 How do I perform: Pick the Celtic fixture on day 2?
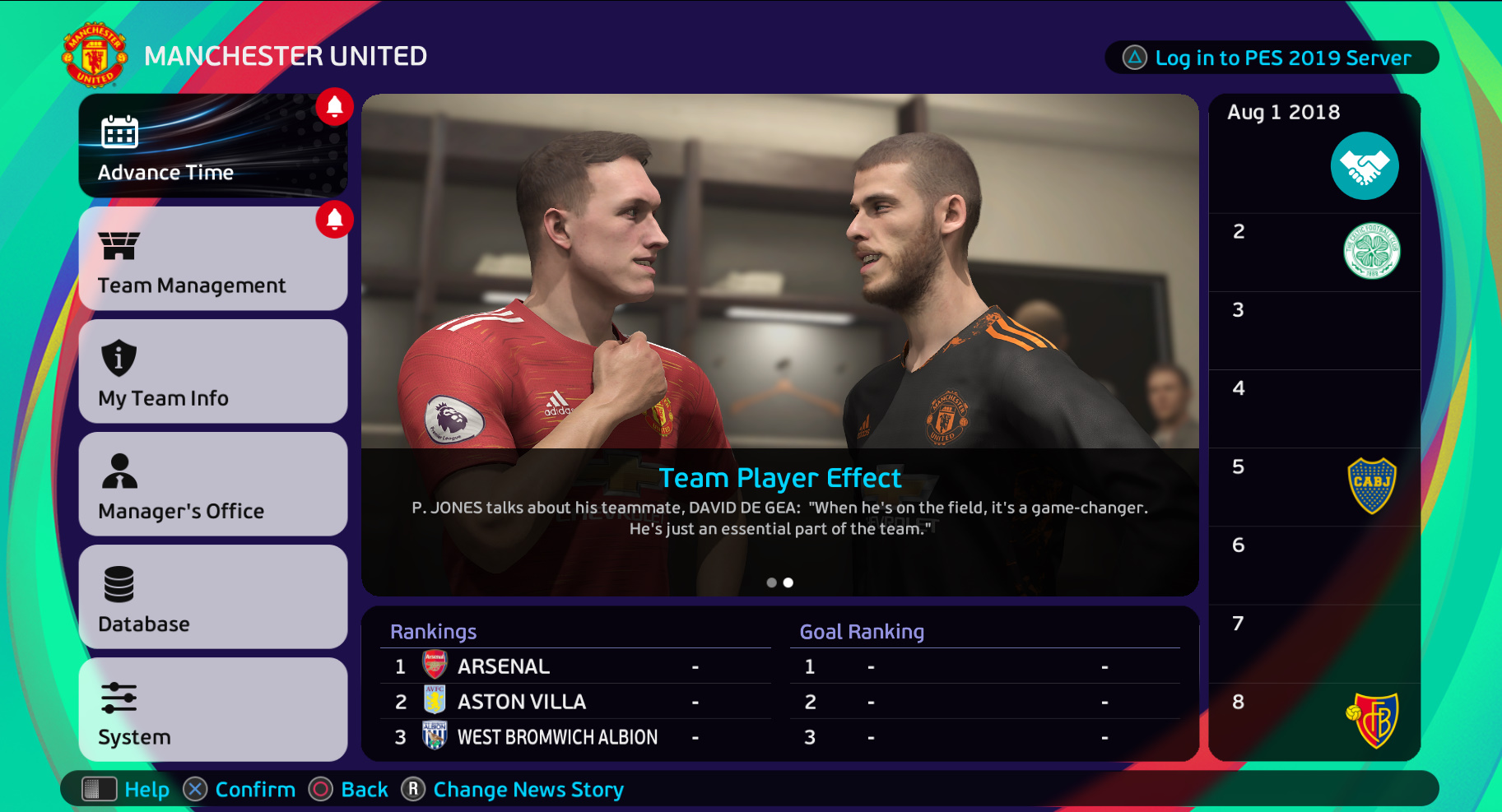(x=1371, y=251)
